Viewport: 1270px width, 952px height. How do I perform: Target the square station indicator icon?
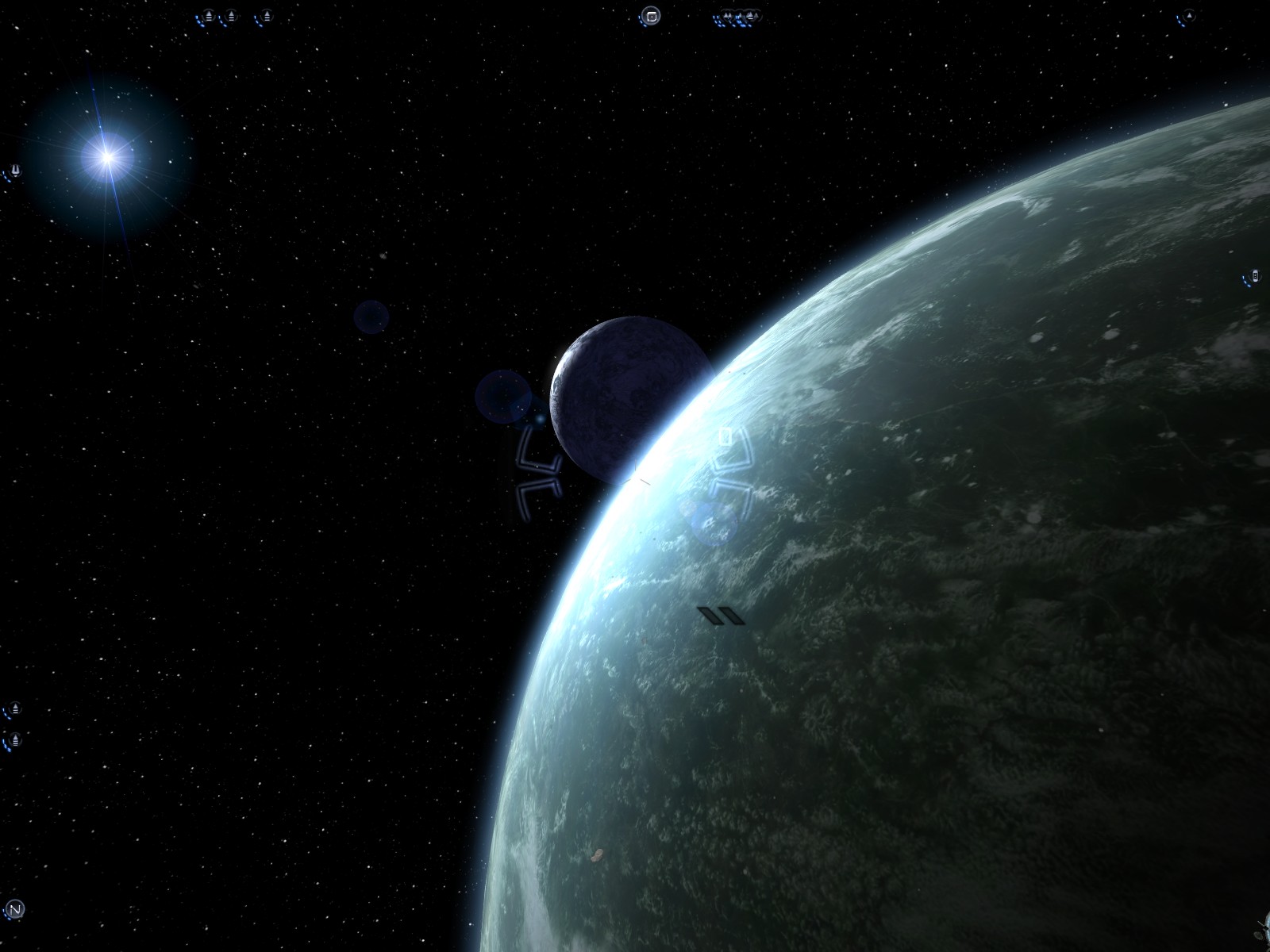[x=651, y=16]
